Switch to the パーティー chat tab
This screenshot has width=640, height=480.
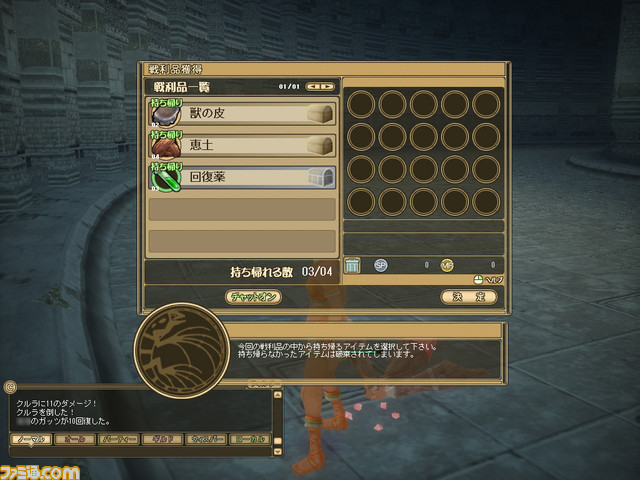tap(118, 439)
